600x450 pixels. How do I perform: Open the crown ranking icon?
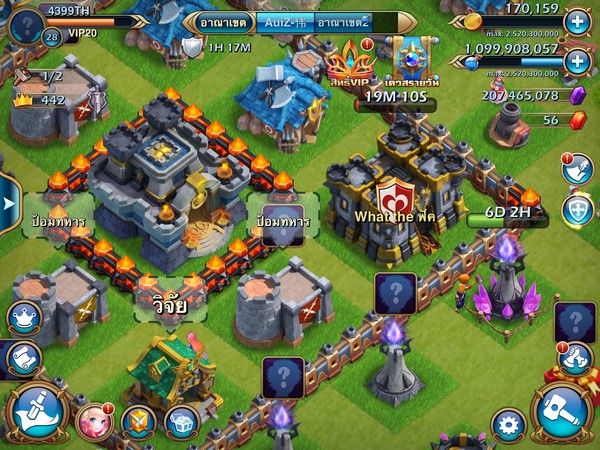22,318
